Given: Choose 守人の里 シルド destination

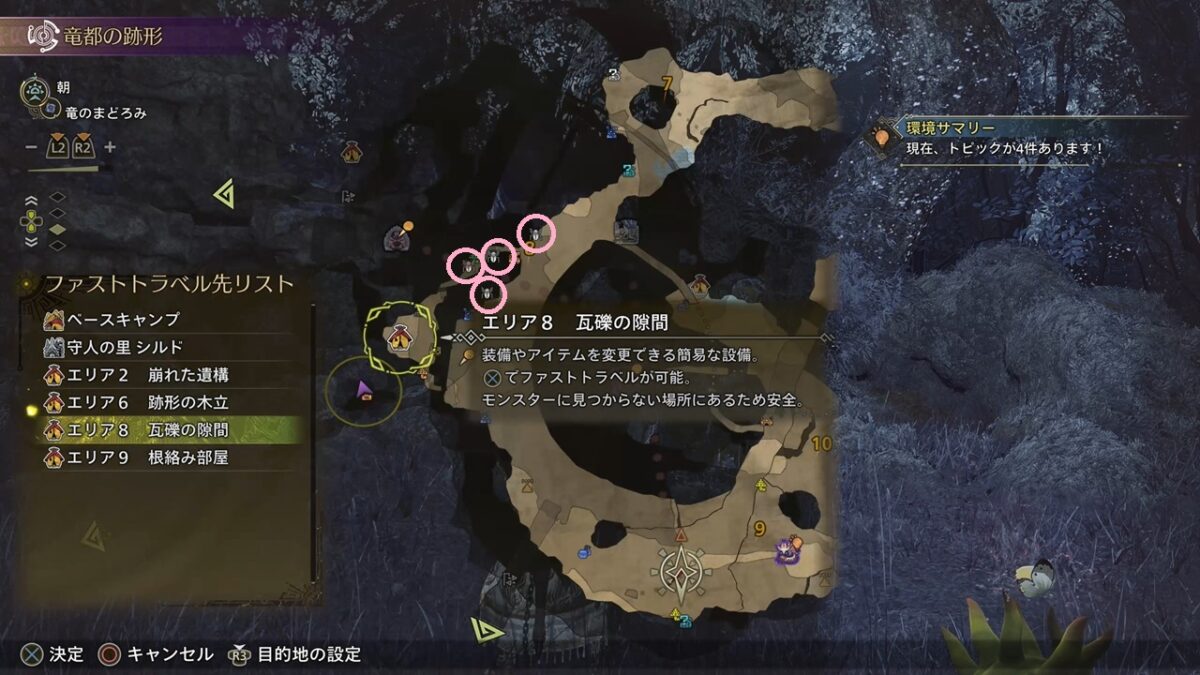Looking at the screenshot, I should 125,347.
